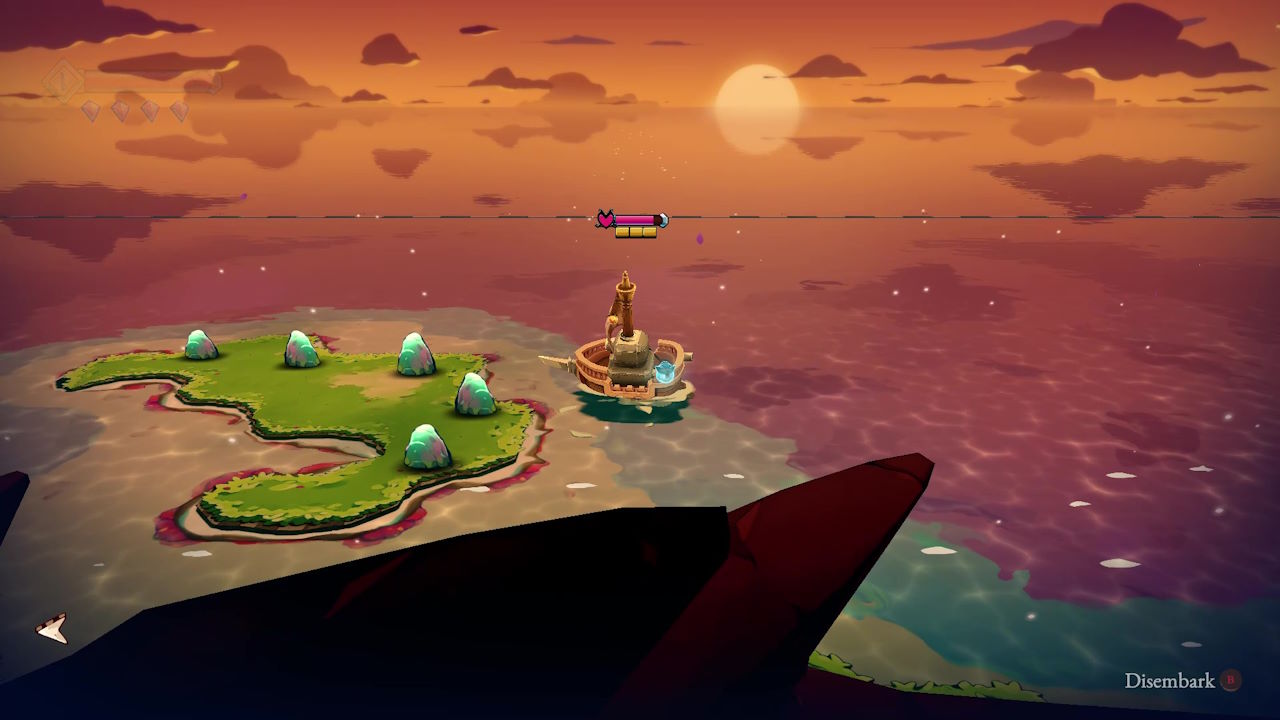The image size is (1280, 720).
Task: Click the heart icon on the health bar
Action: coord(606,218)
